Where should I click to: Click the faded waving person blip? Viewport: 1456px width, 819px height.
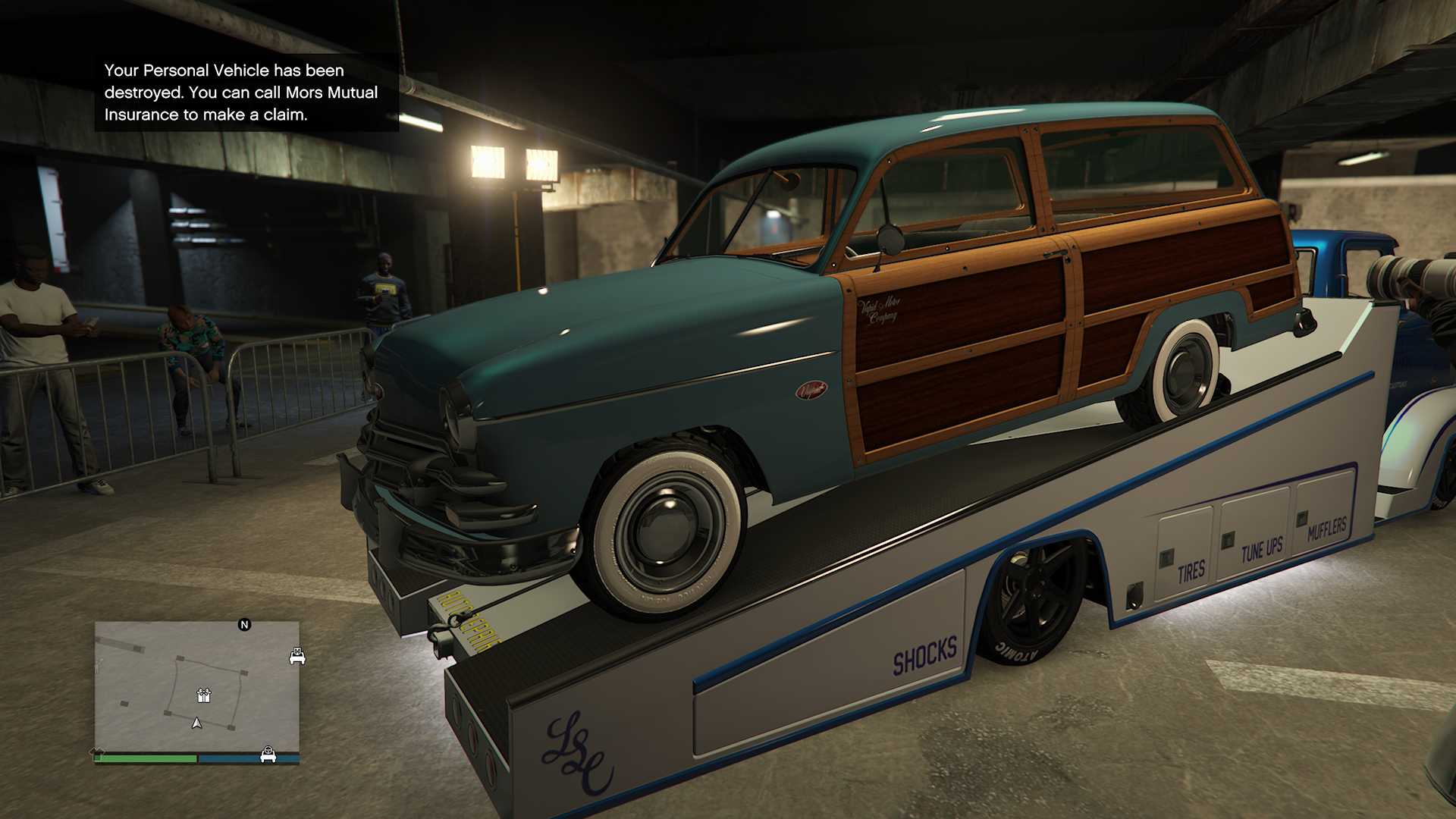tap(99, 667)
